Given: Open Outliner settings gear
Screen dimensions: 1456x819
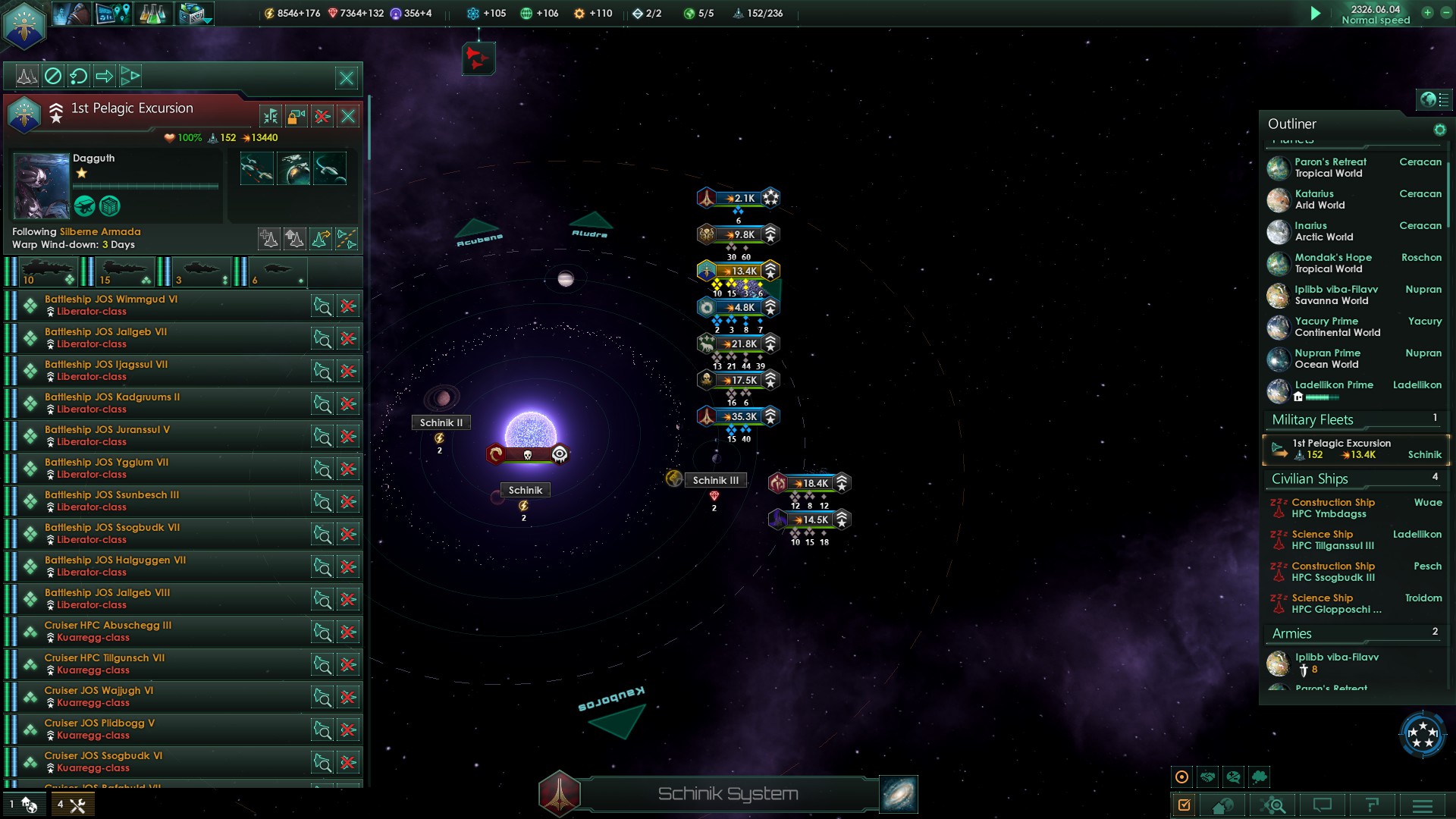Looking at the screenshot, I should [x=1439, y=130].
